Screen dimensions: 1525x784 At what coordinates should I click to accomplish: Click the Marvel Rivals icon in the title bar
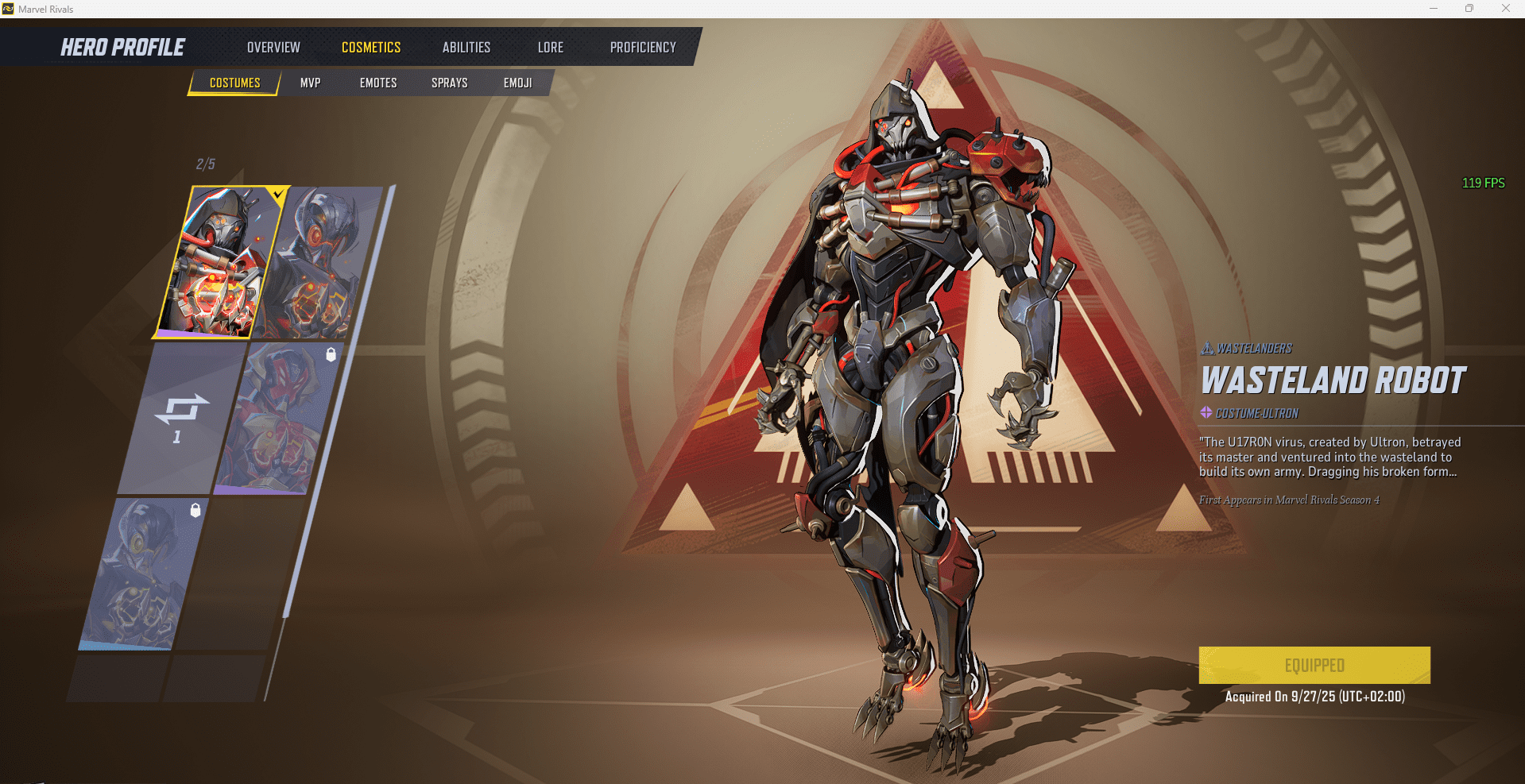coord(10,9)
